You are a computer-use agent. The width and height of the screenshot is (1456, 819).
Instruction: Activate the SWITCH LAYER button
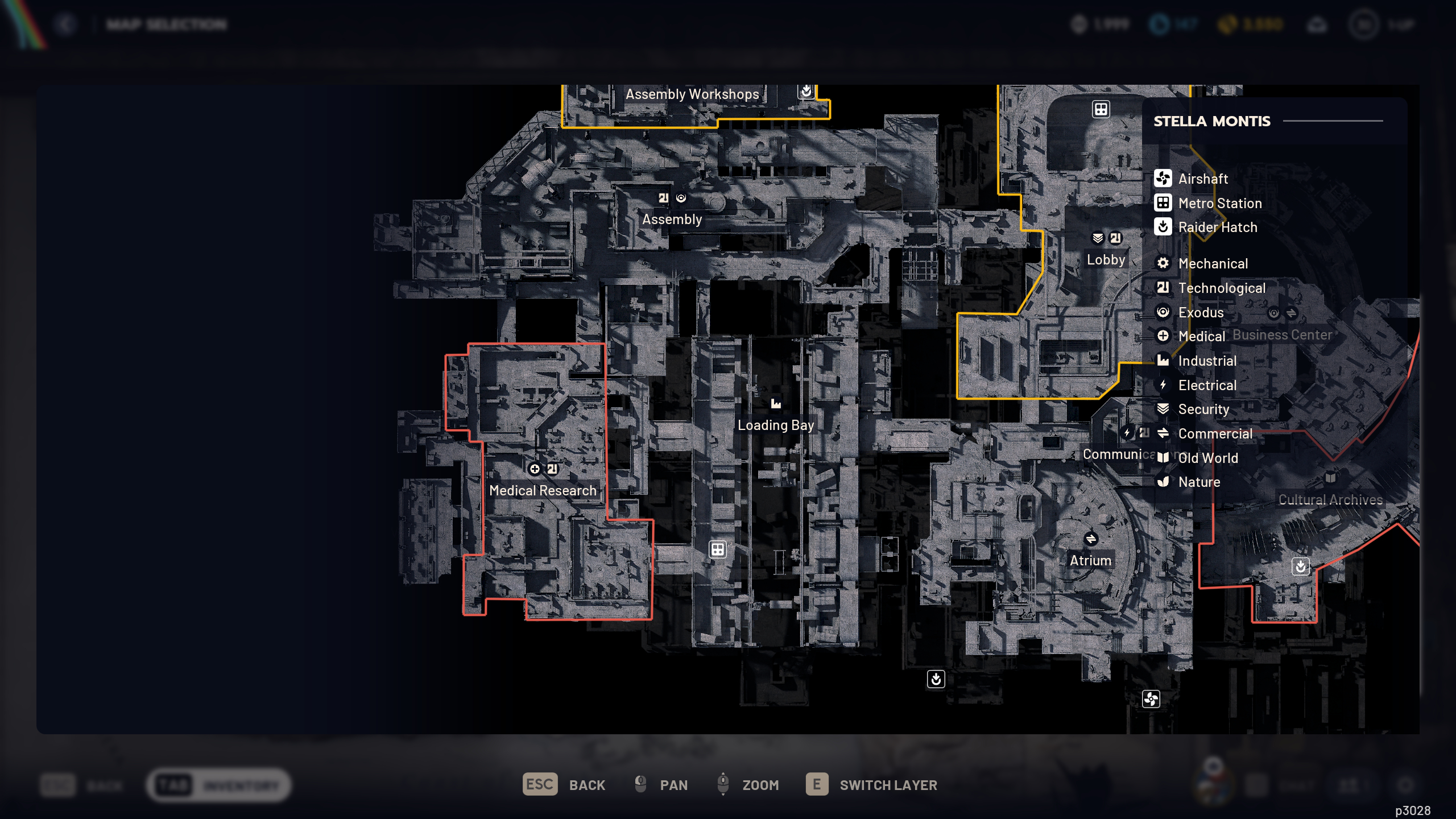870,785
